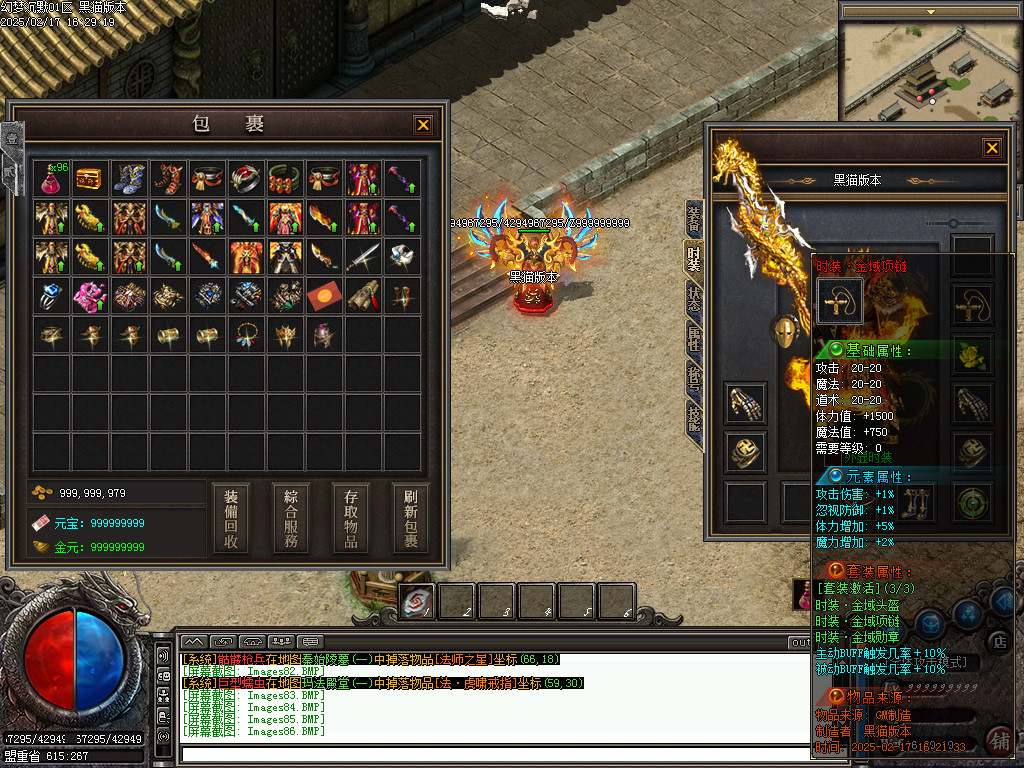The width and height of the screenshot is (1024, 768).
Task: Switch to the 状态 status tab
Action: click(693, 300)
